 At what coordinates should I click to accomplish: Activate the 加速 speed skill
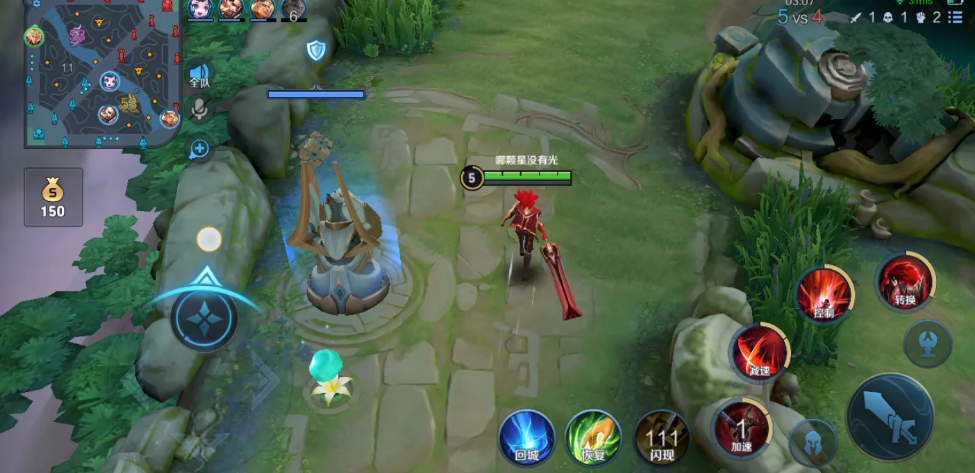(x=739, y=428)
